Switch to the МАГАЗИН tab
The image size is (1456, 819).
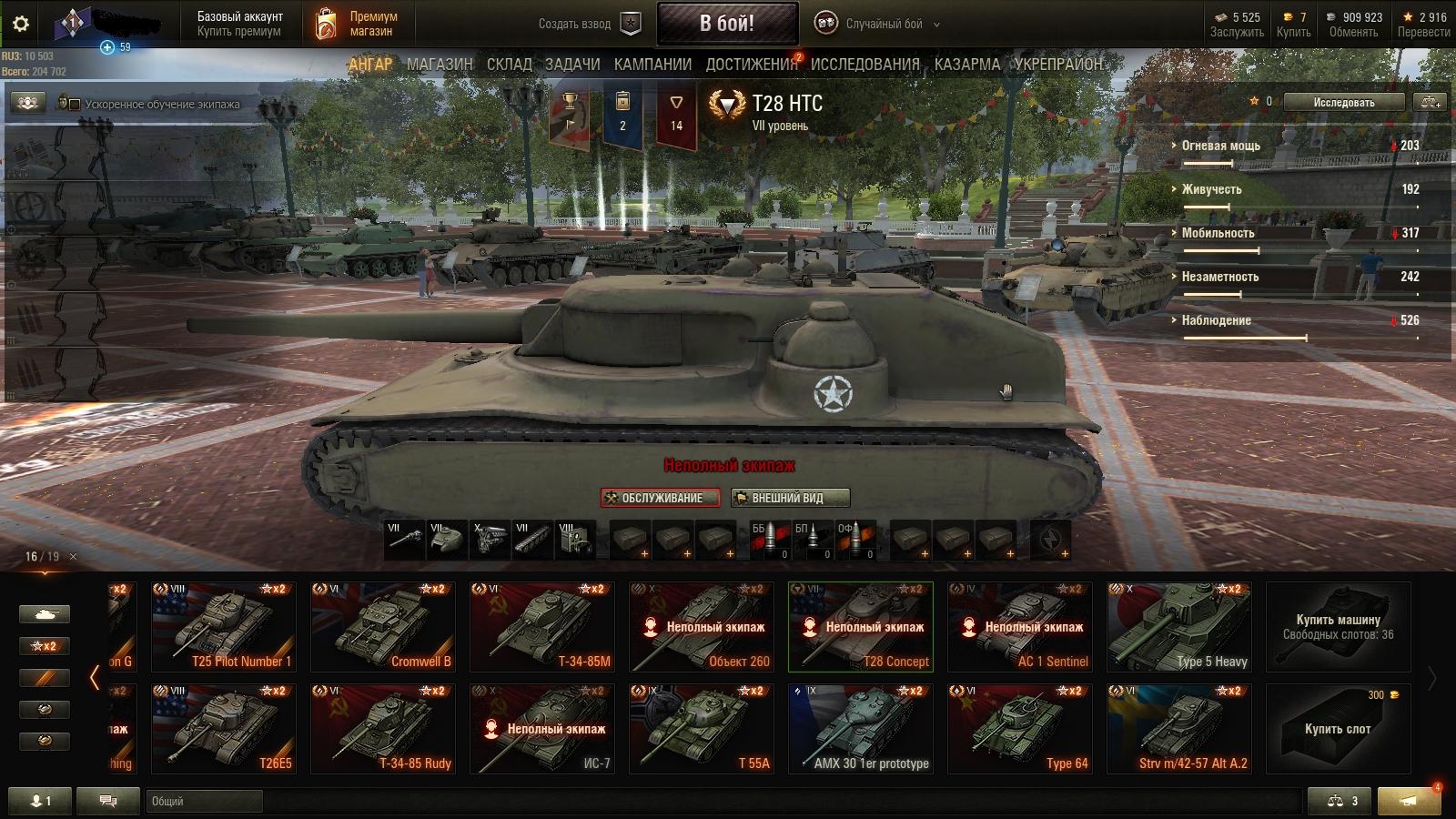(440, 65)
